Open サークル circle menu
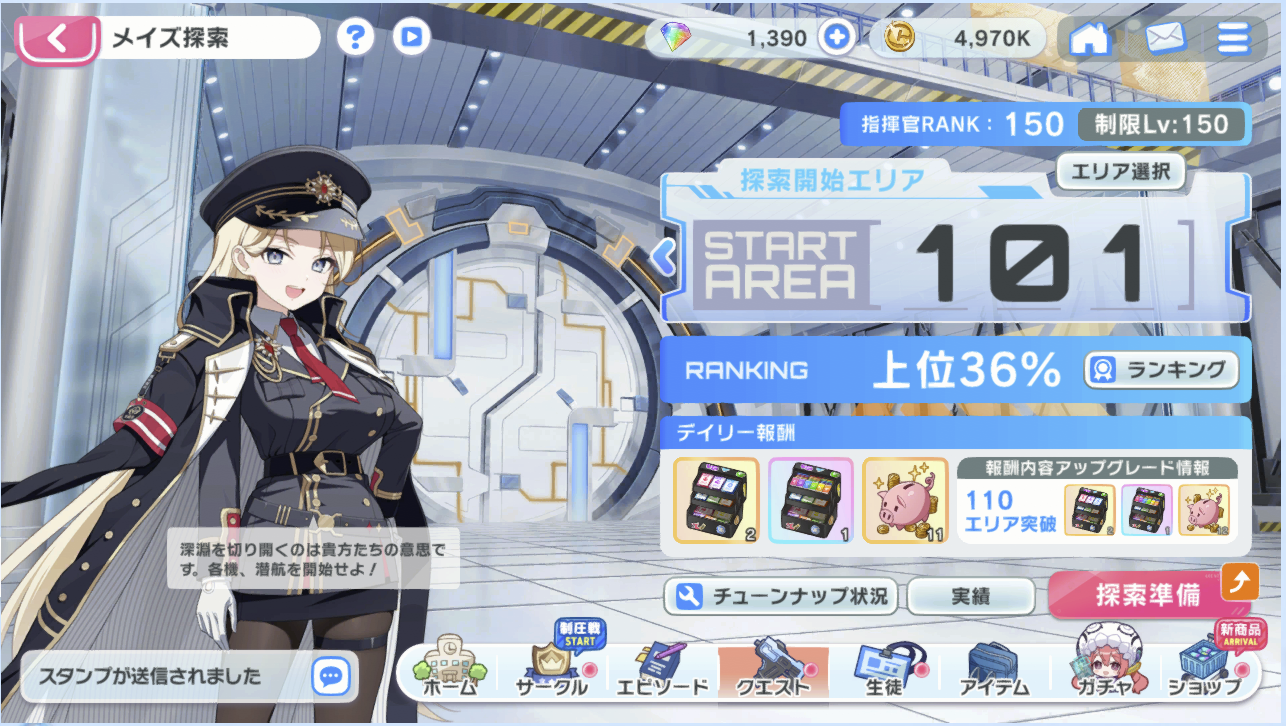The width and height of the screenshot is (1286, 726). pyautogui.click(x=551, y=670)
